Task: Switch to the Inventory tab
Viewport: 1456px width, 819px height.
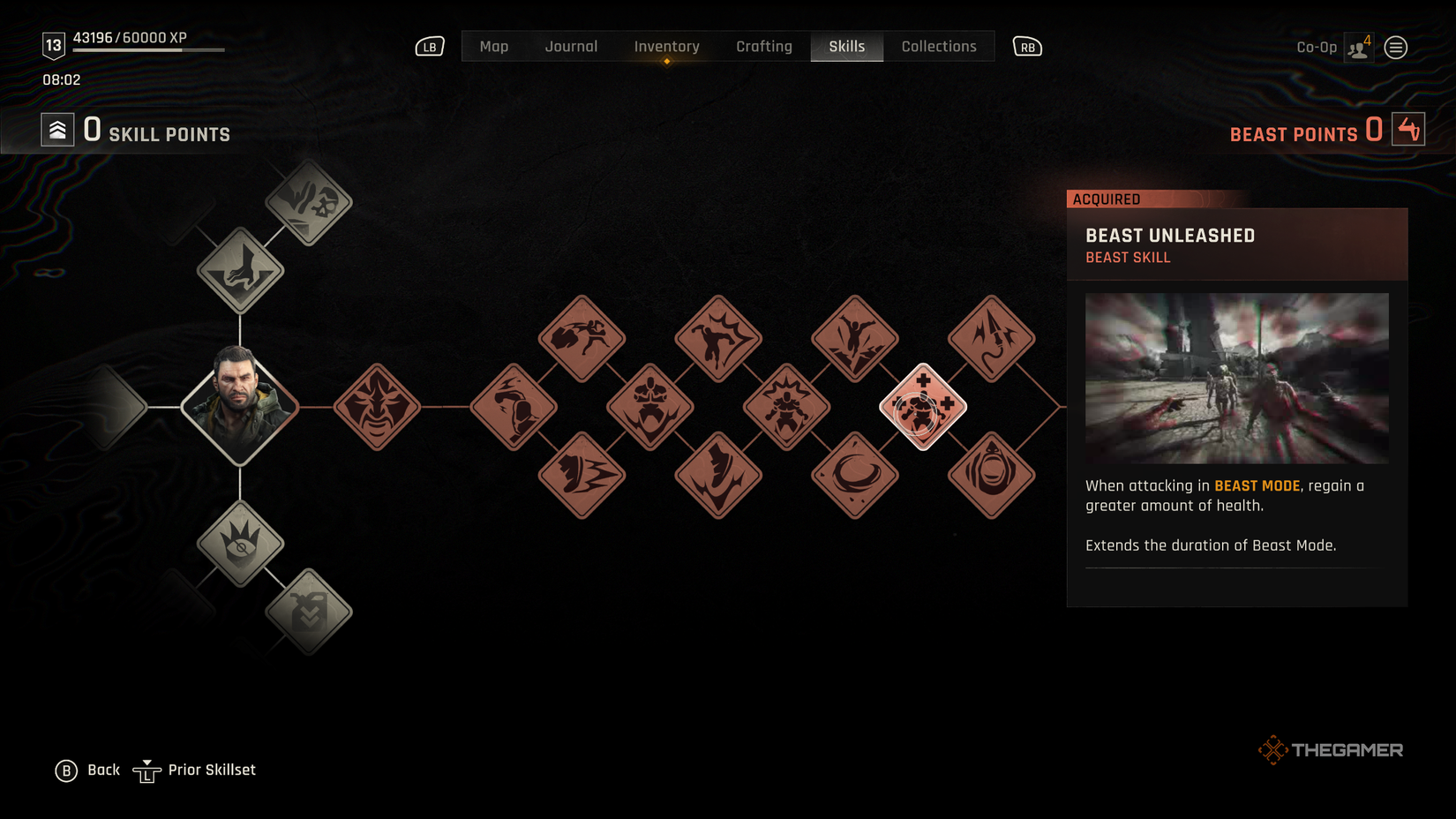Action: coord(666,46)
